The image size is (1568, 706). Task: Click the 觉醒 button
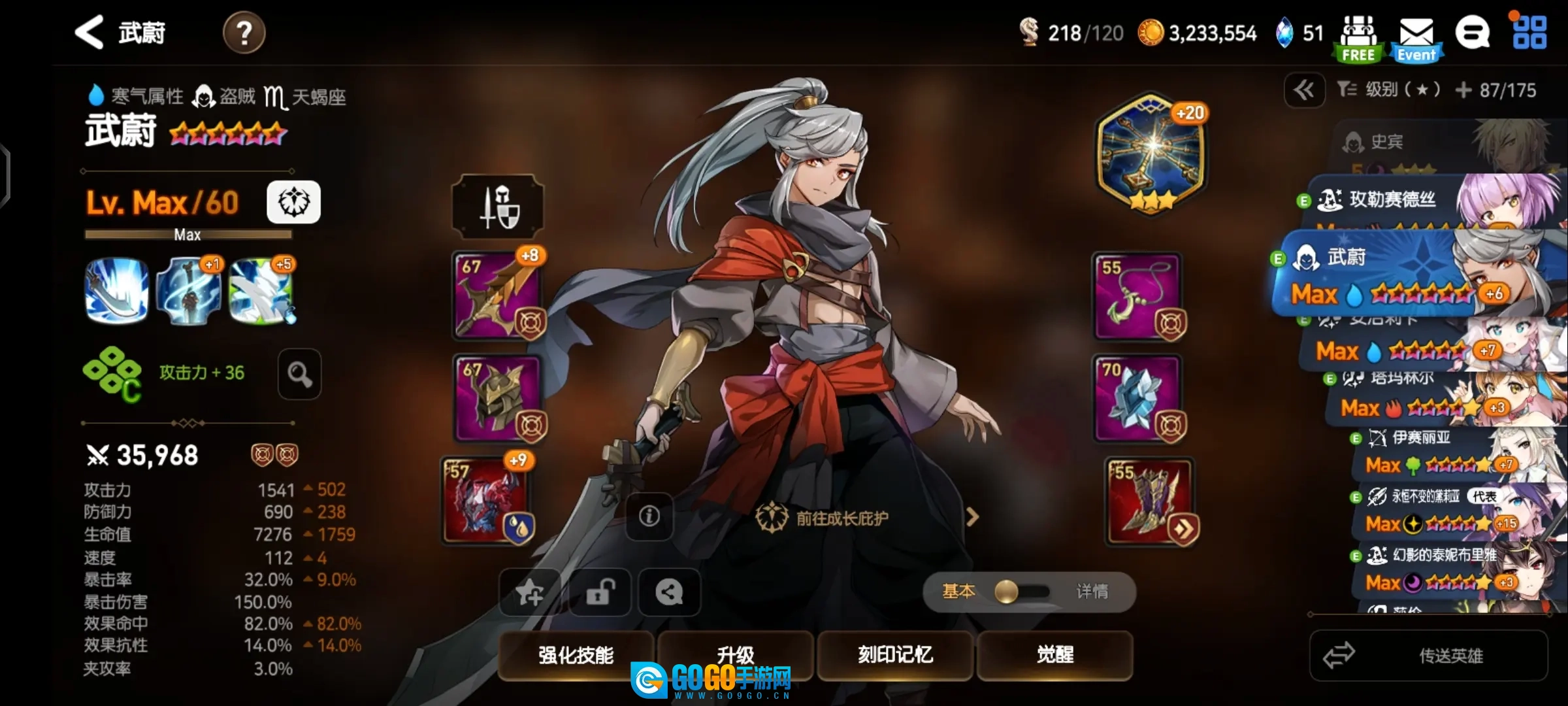(x=1054, y=655)
